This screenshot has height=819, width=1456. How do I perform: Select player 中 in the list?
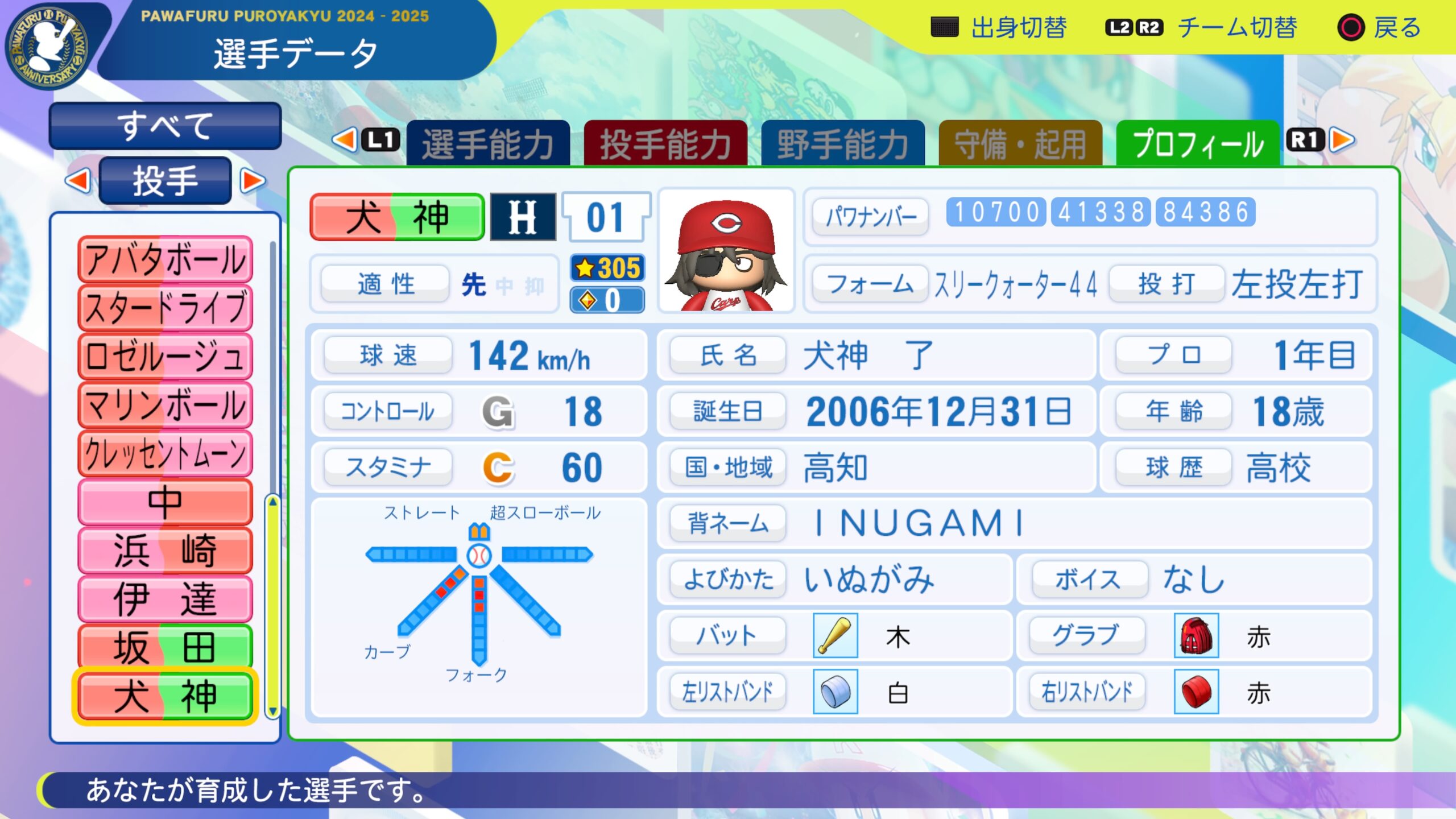coord(165,502)
